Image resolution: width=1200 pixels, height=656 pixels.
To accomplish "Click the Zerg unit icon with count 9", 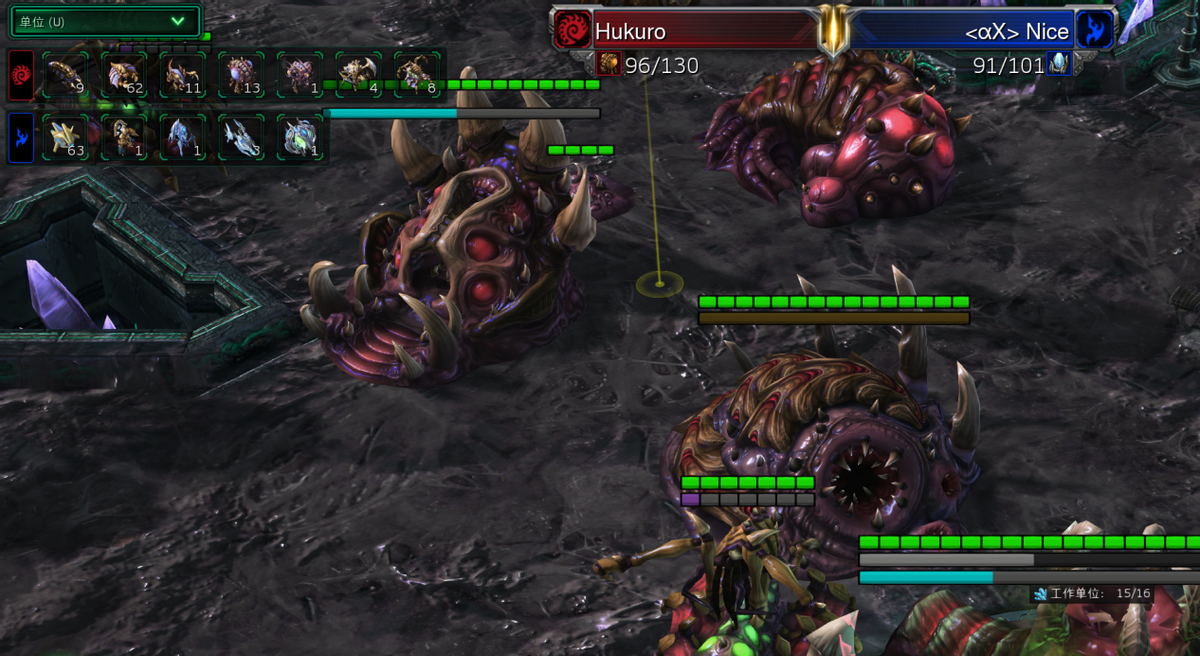I will click(66, 74).
